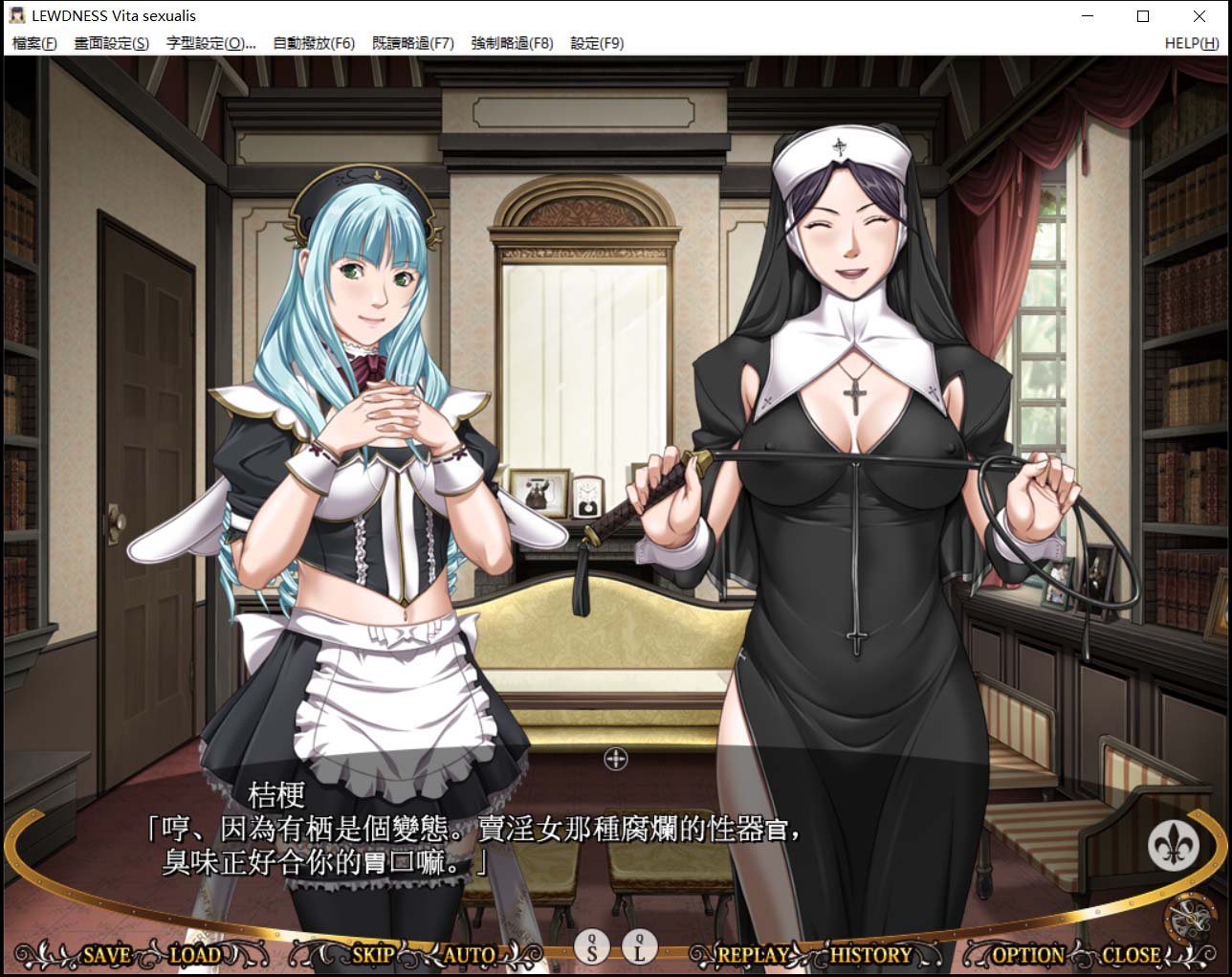The width and height of the screenshot is (1232, 977).
Task: Open the 設定(F9) settings menu
Action: coord(598,43)
